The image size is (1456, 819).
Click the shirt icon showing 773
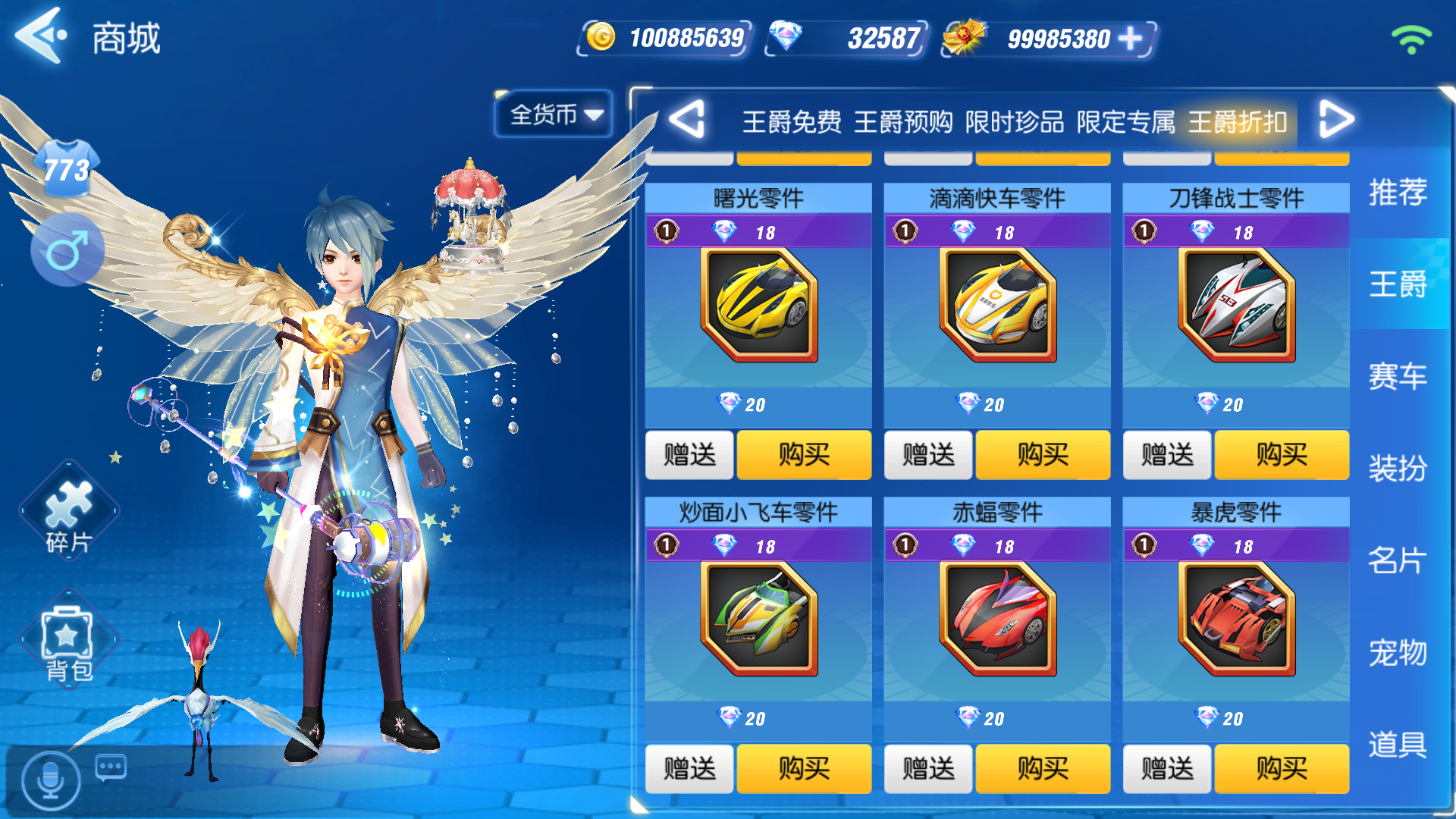(x=68, y=165)
